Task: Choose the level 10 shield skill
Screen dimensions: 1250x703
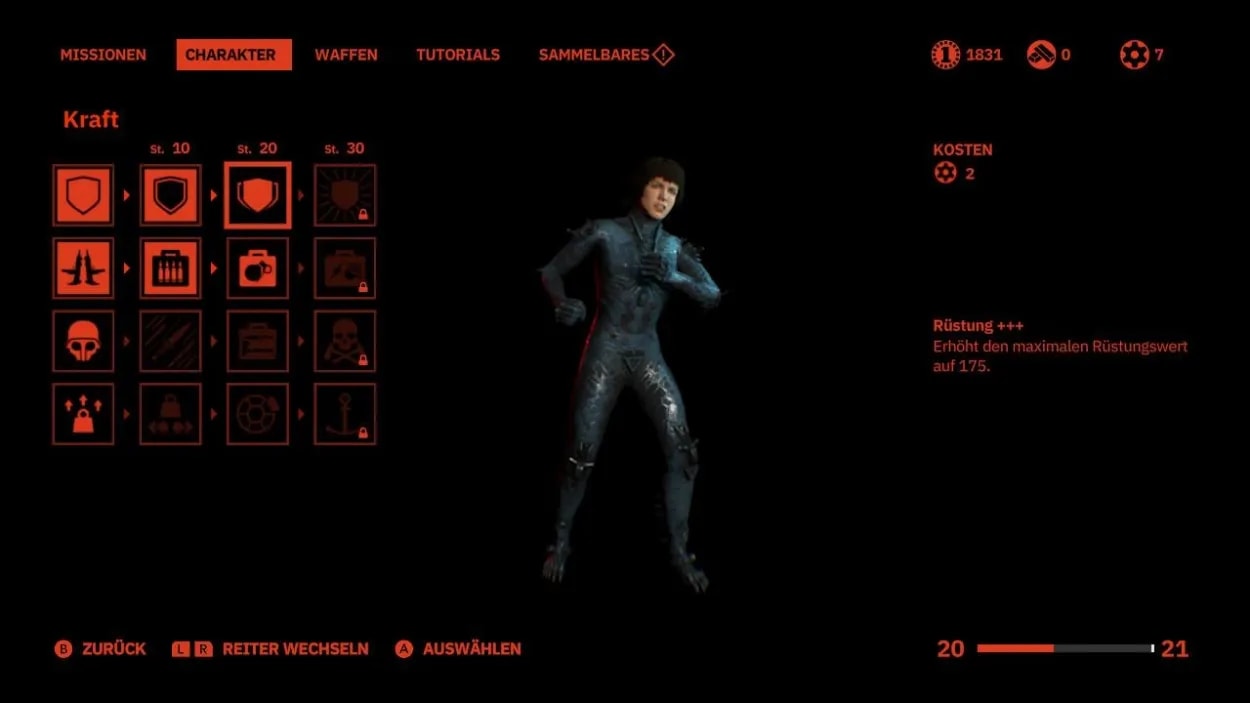Action: tap(170, 195)
